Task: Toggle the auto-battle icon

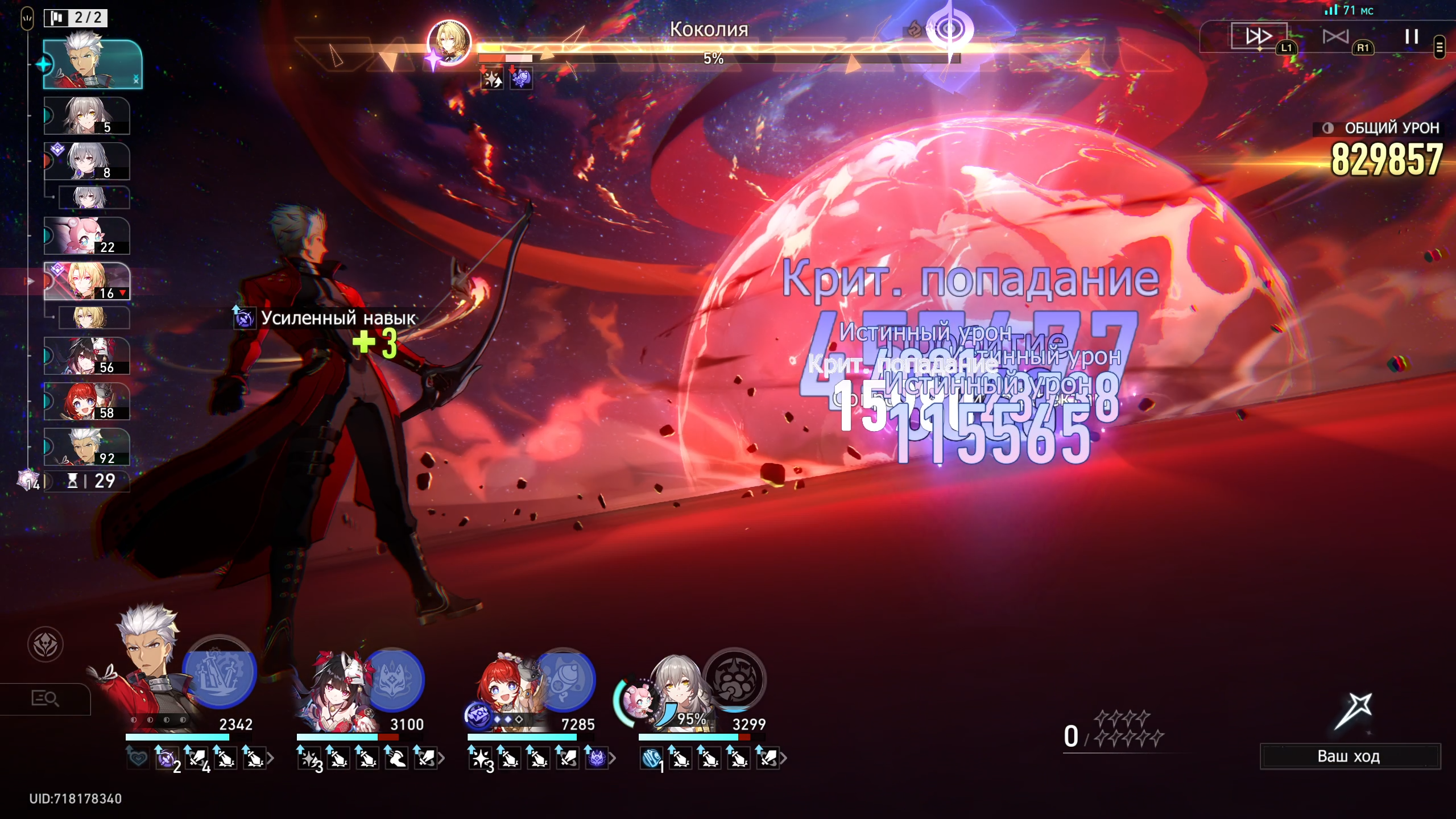Action: (1335, 37)
